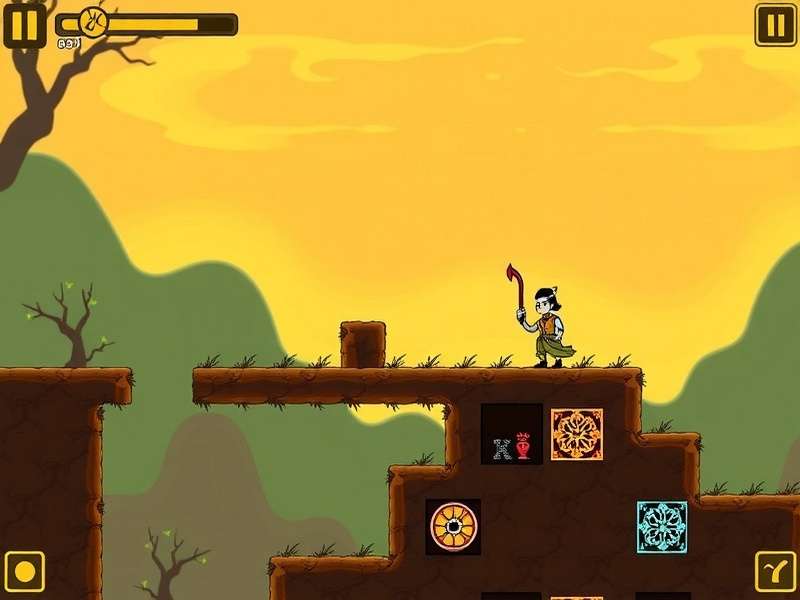Screen dimensions: 800x600
Task: Use the Y-shaped slingshot button
Action: [775, 572]
